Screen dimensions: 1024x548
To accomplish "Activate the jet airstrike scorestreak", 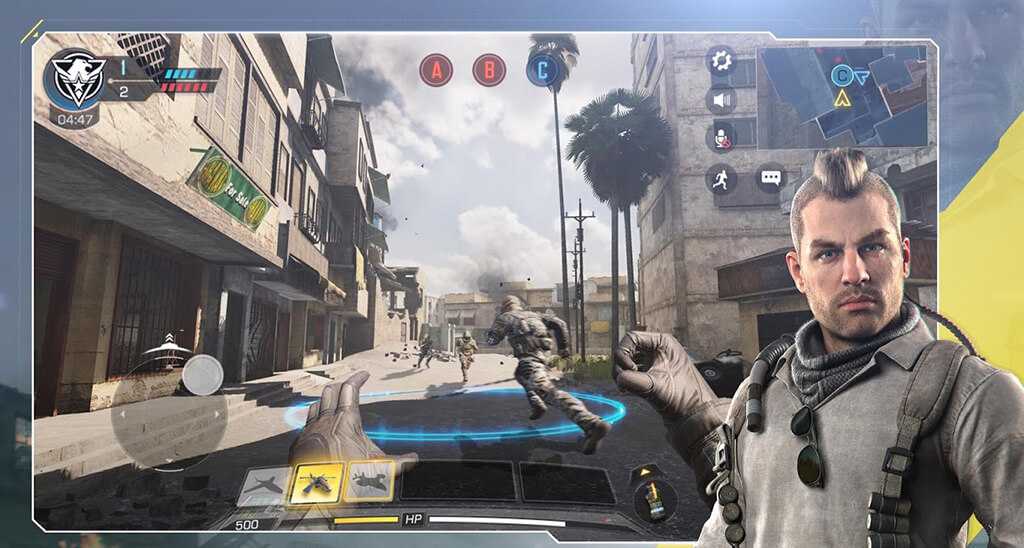I will pyautogui.click(x=263, y=485).
